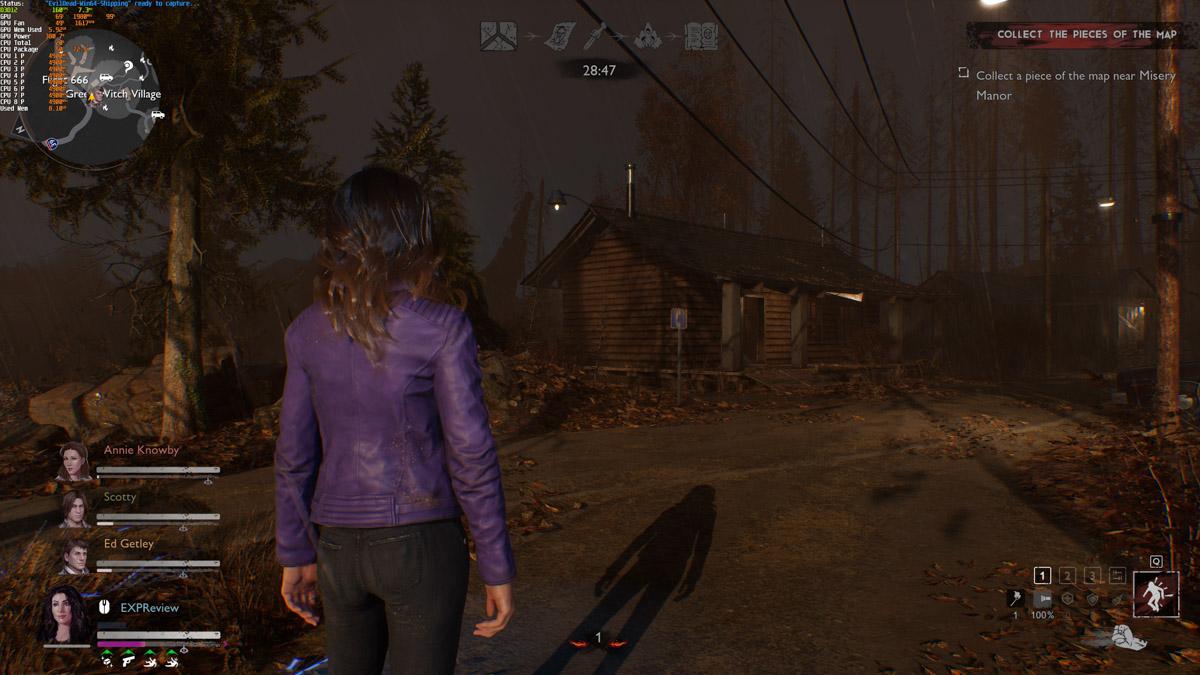The image size is (1200, 675).
Task: Select item slot number 1
Action: coord(1042,576)
